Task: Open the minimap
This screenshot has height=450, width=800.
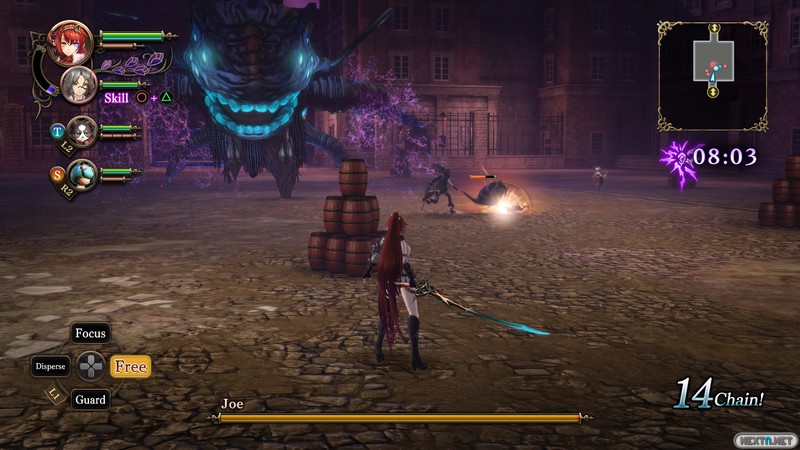Action: pos(713,76)
